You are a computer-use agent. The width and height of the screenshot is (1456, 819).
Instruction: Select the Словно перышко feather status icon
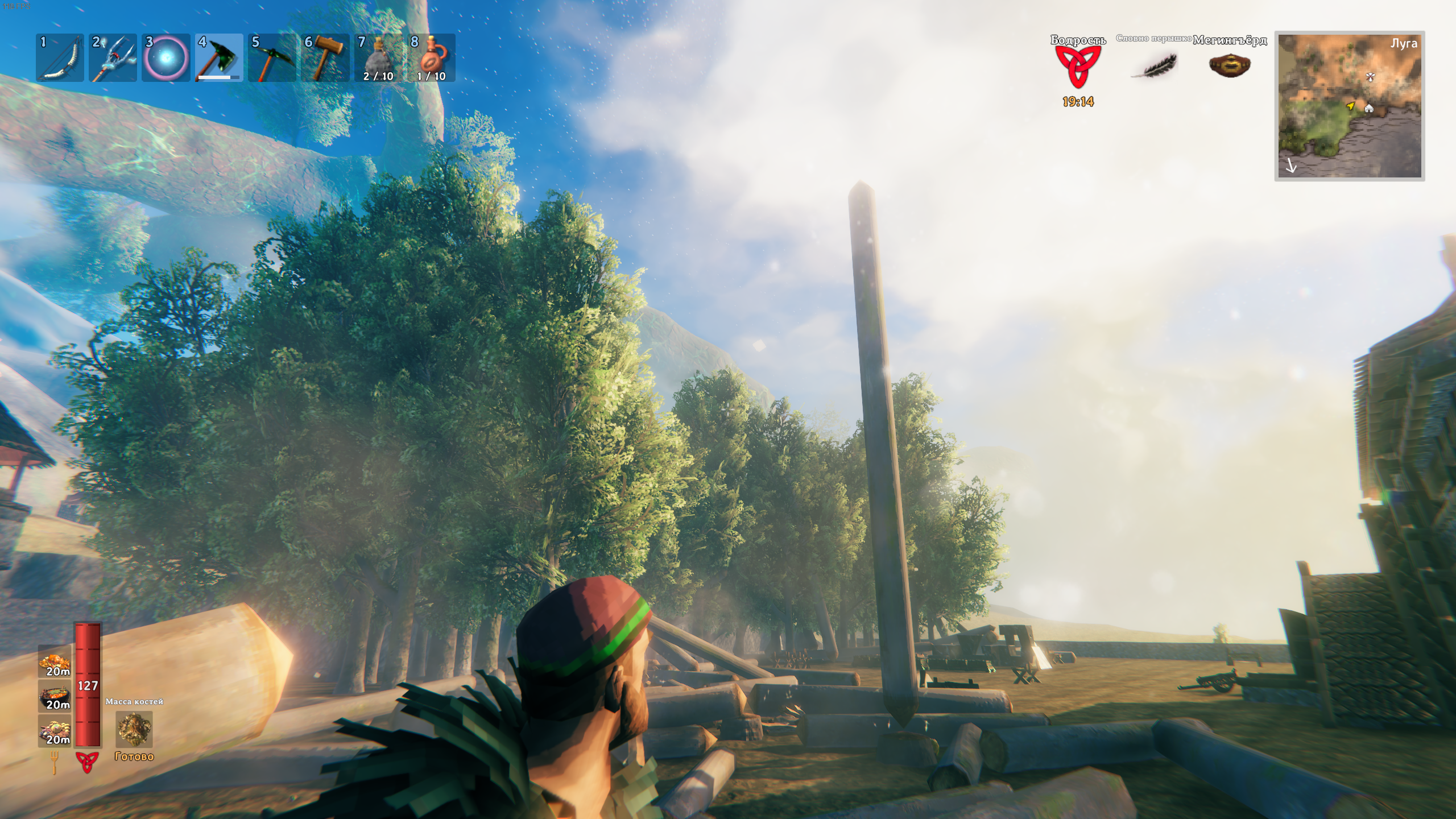click(x=1154, y=65)
